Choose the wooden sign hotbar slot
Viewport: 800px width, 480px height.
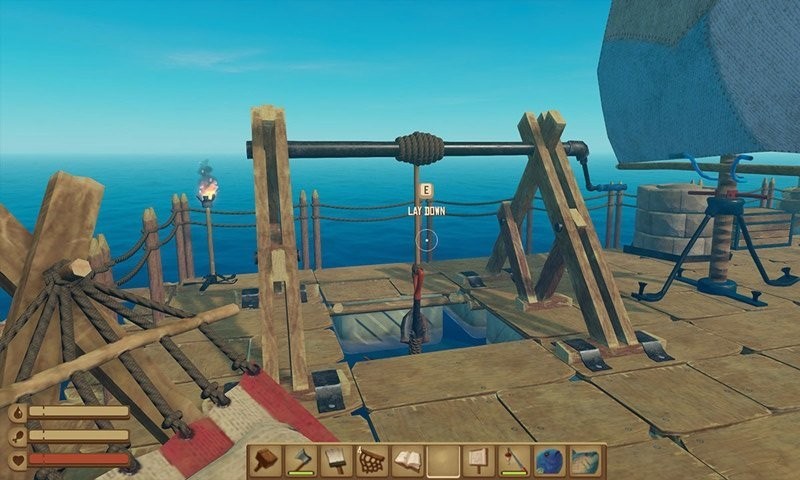478,461
